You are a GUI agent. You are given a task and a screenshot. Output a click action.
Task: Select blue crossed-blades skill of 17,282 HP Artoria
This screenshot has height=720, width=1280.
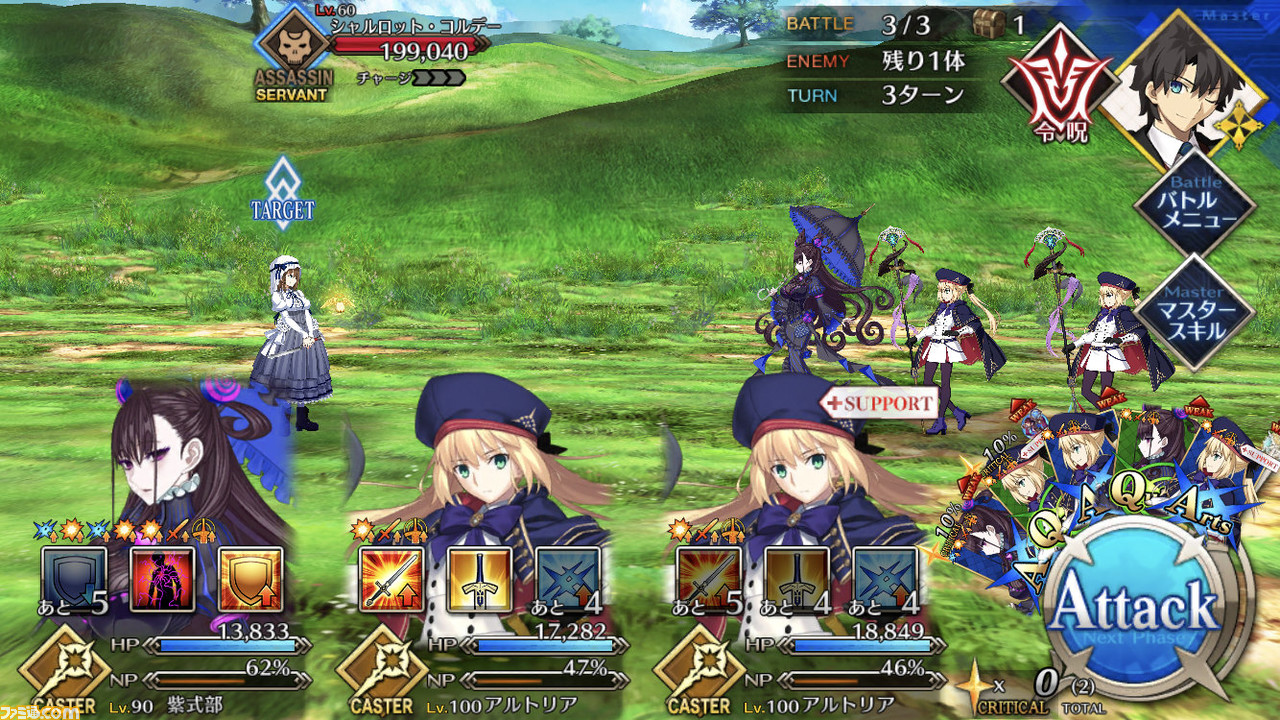pos(568,579)
